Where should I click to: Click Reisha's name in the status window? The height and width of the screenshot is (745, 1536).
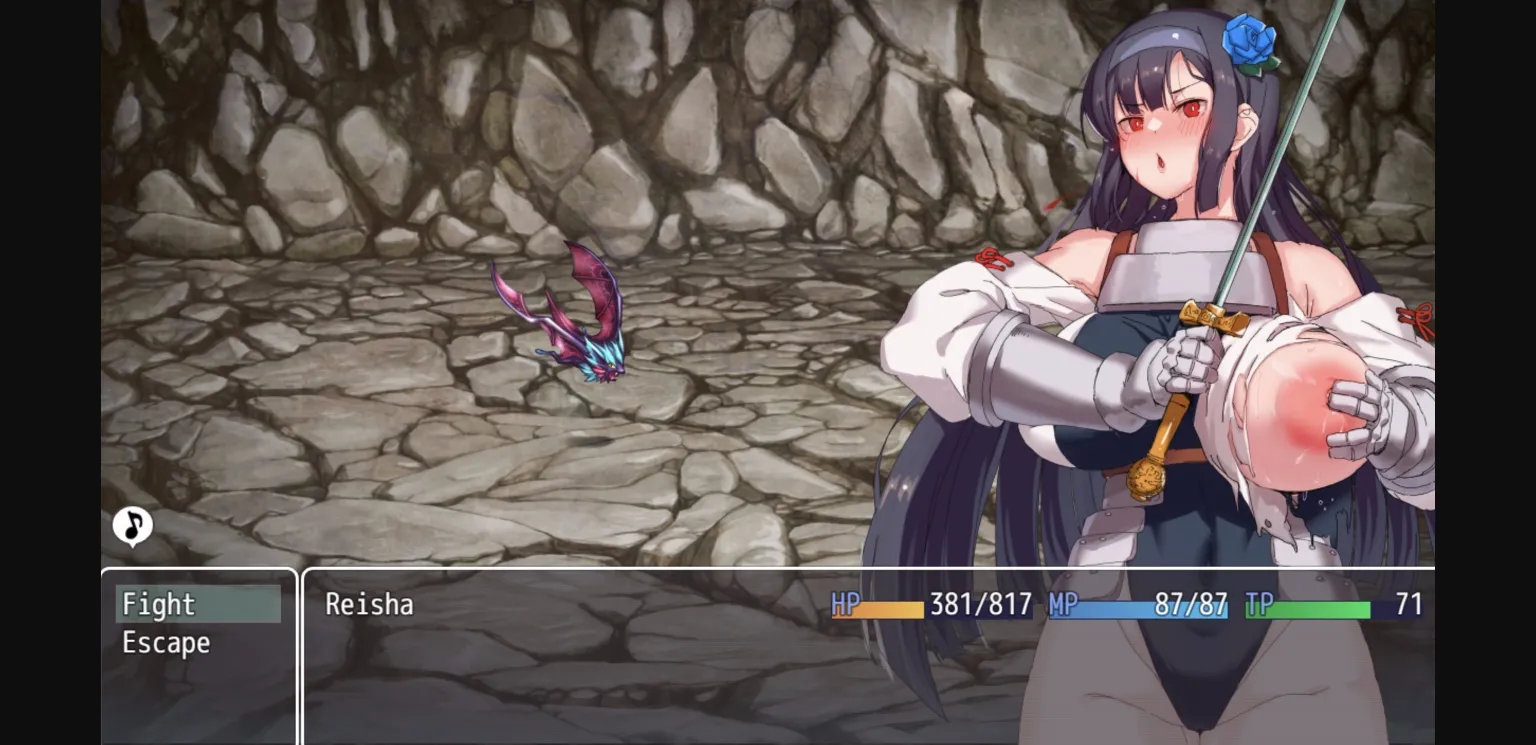click(x=370, y=604)
